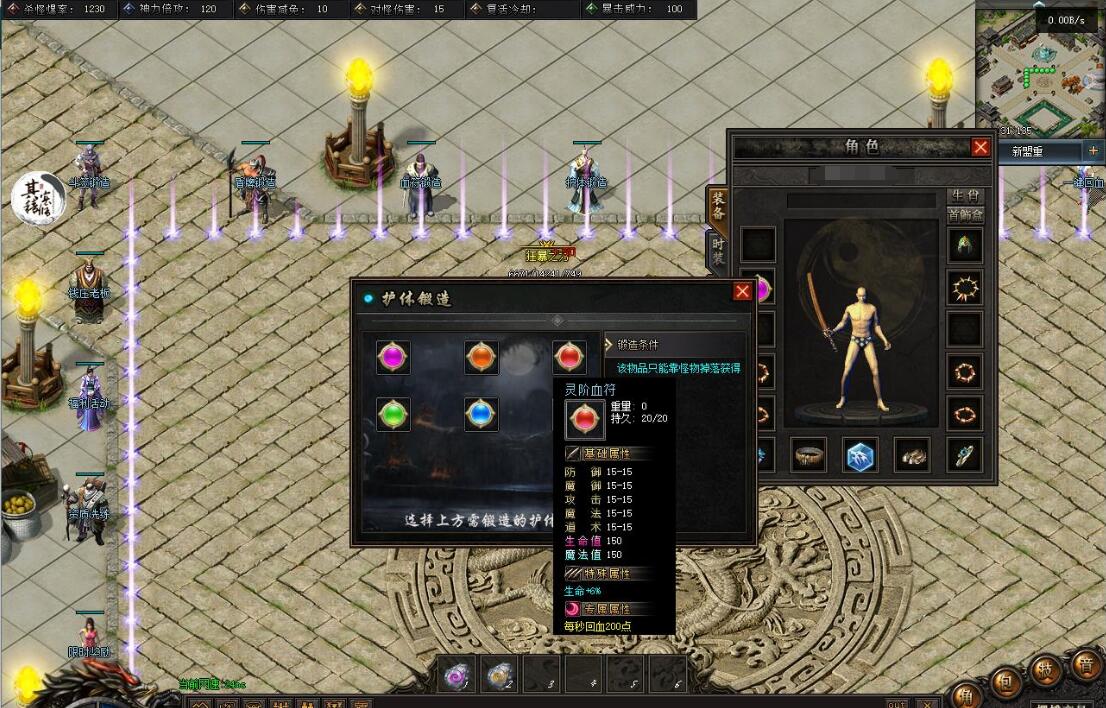
Task: Close the 护体锻造 forging window
Action: click(742, 291)
